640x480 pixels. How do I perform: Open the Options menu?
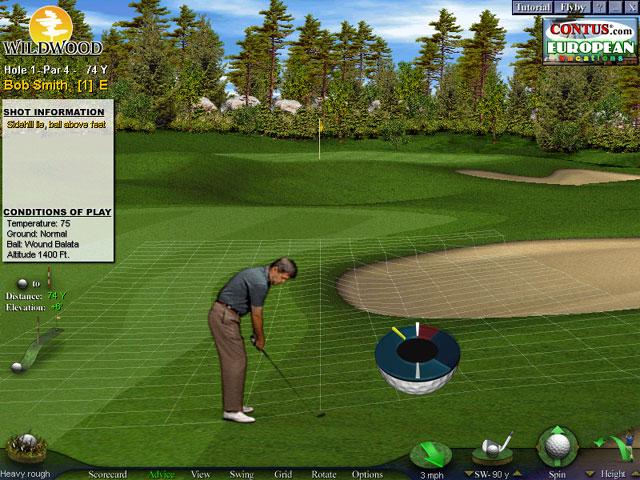tap(367, 474)
